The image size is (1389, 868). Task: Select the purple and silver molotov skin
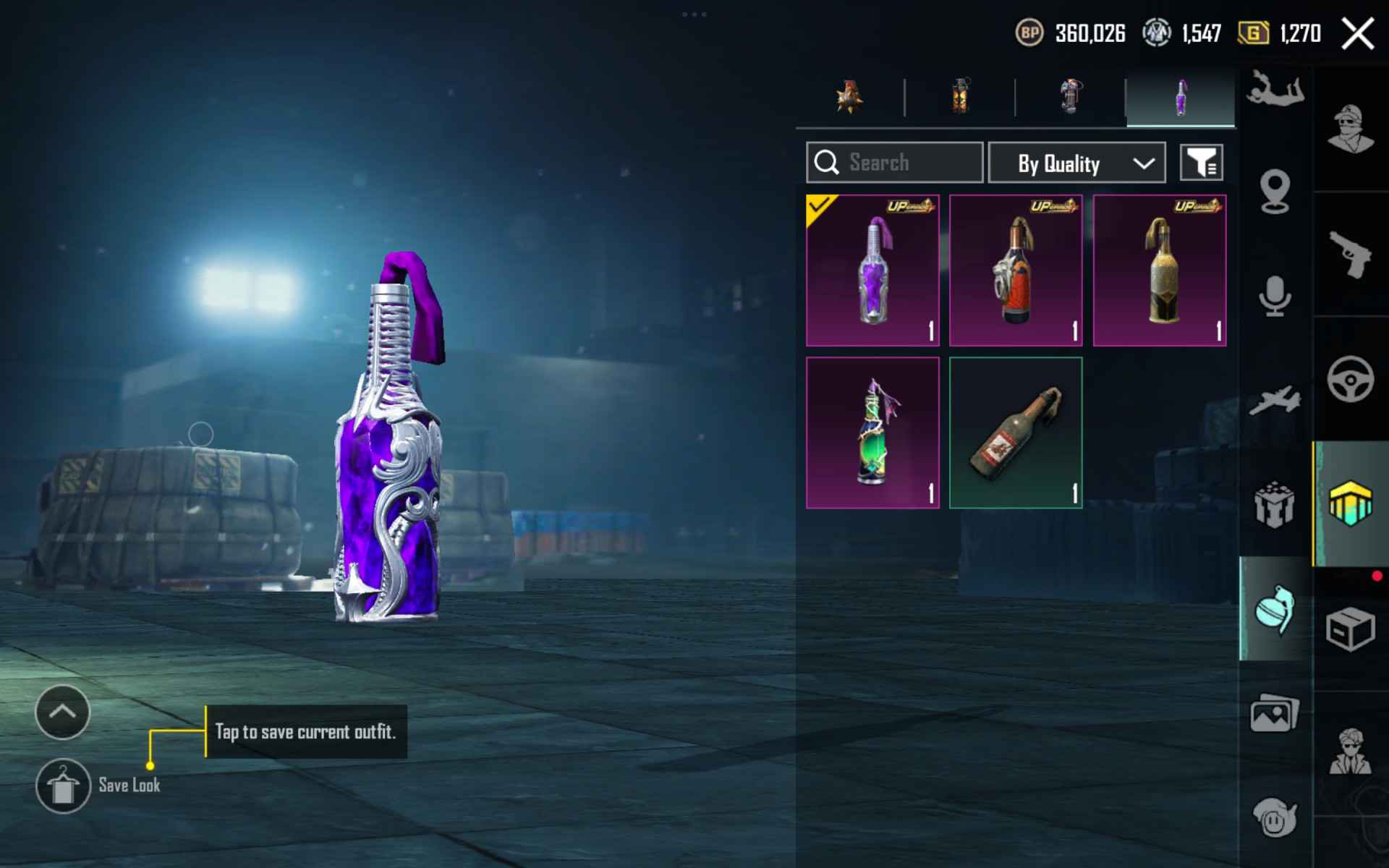872,271
